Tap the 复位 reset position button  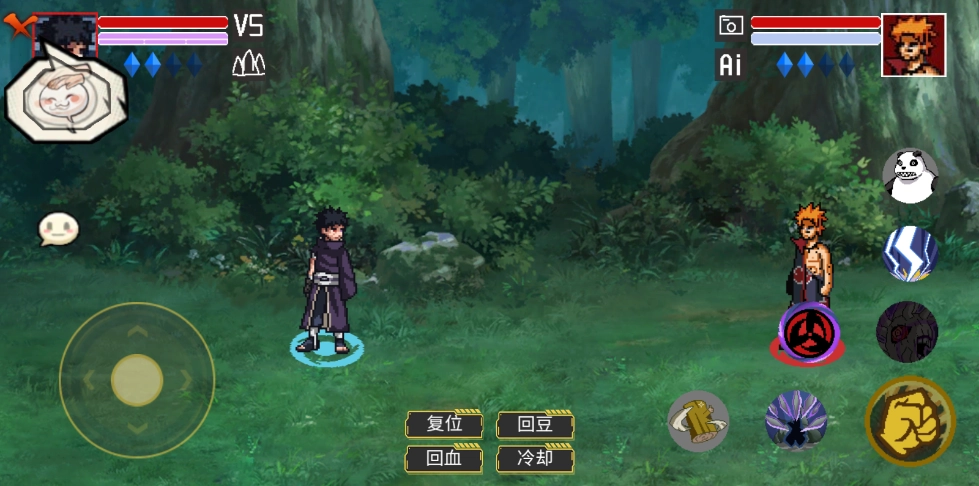444,424
